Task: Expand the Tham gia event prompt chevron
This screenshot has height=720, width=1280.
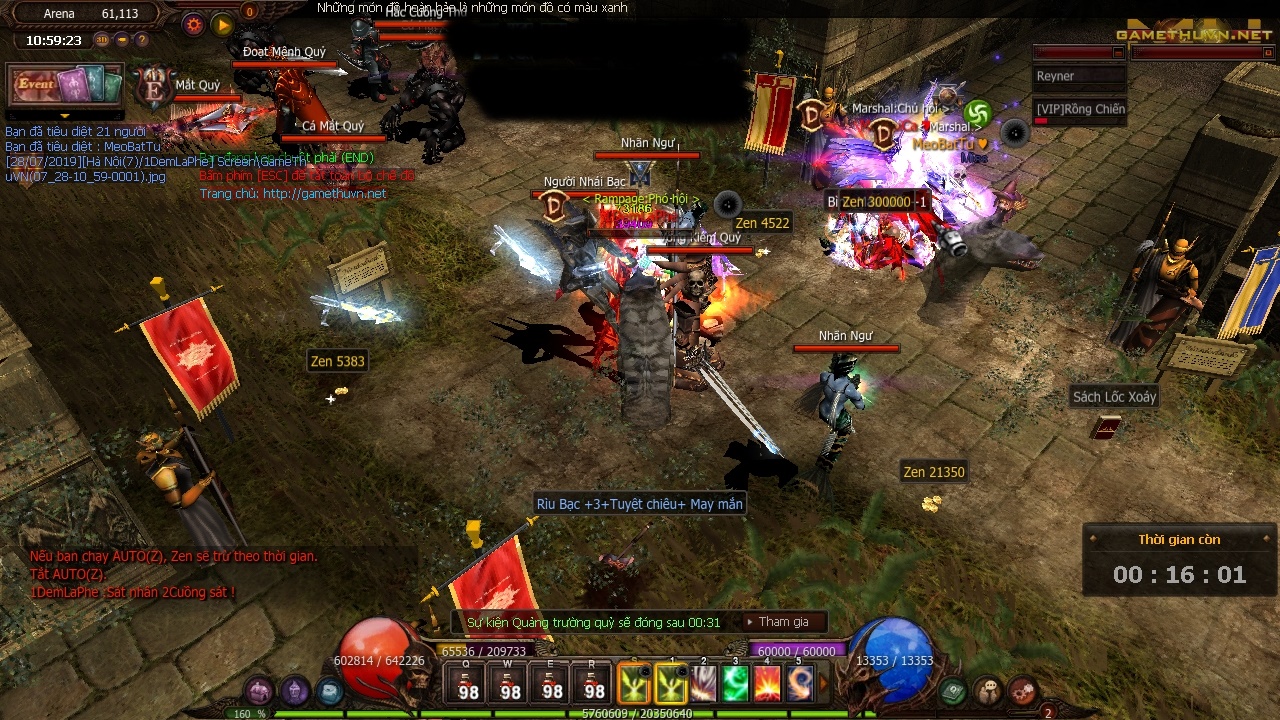Action: tap(750, 621)
